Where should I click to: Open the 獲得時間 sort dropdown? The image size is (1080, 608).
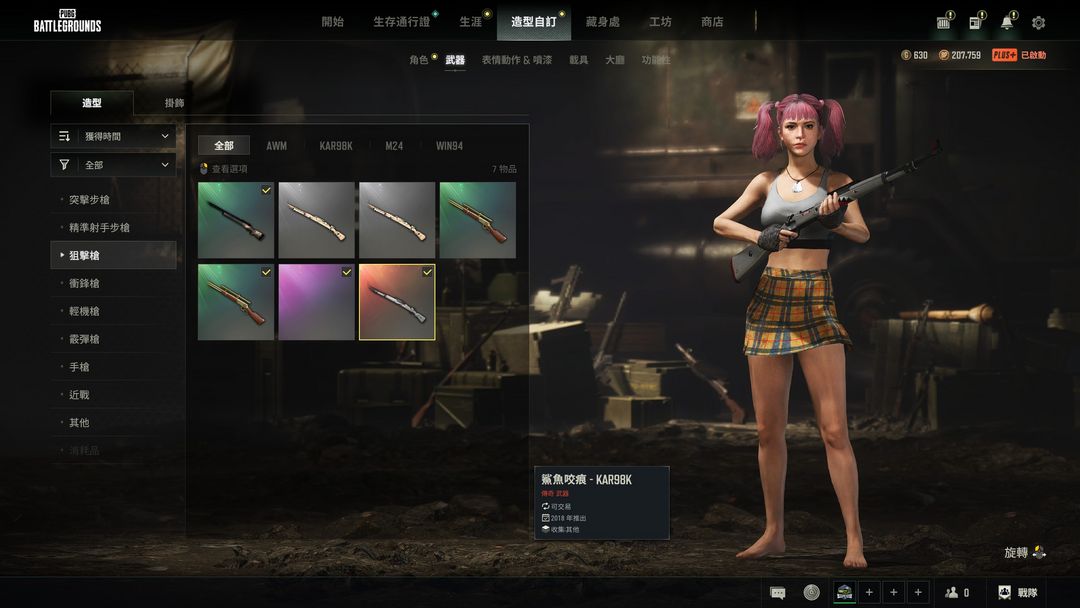point(113,136)
